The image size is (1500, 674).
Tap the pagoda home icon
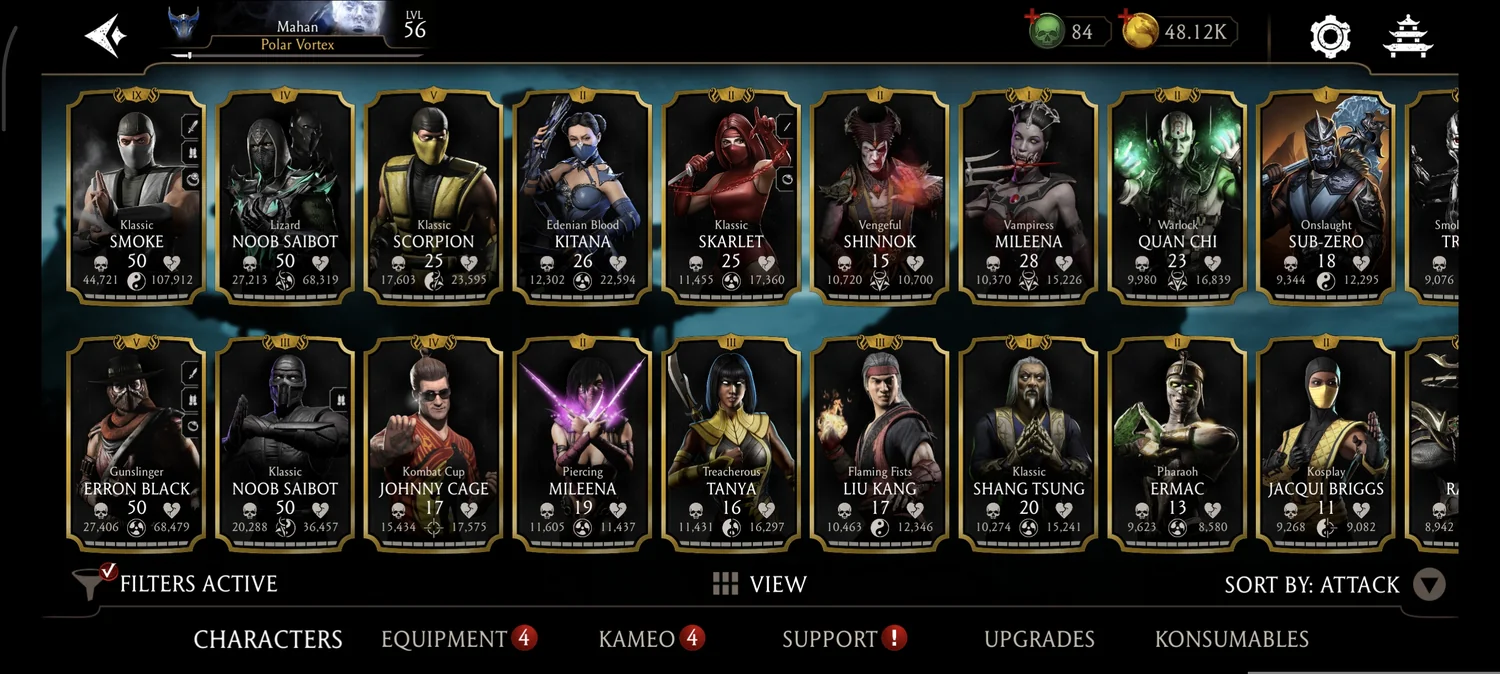coord(1408,36)
